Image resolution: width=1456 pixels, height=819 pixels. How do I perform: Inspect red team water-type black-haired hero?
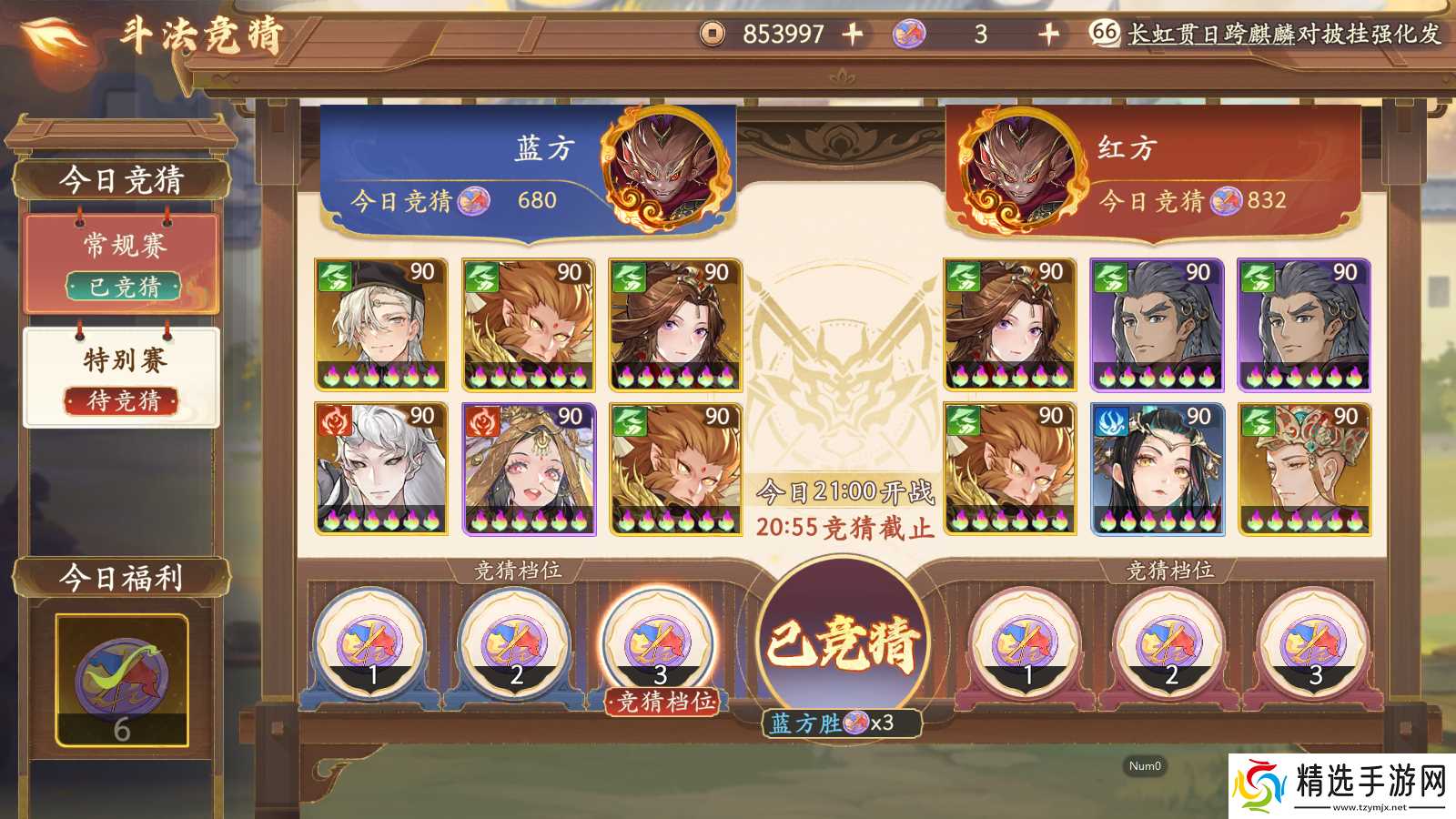(1158, 469)
